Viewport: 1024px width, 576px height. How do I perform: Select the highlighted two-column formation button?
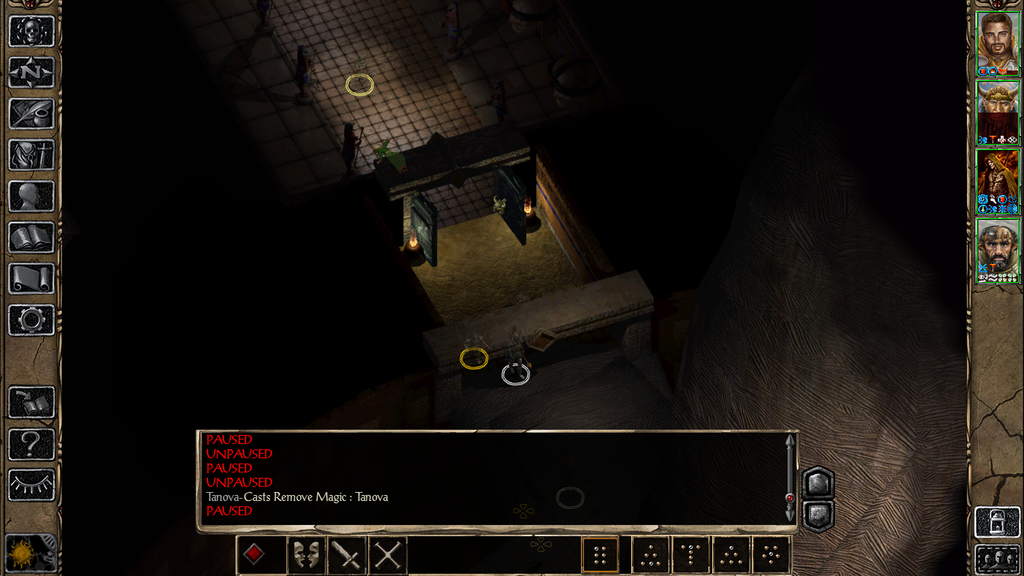(600, 555)
